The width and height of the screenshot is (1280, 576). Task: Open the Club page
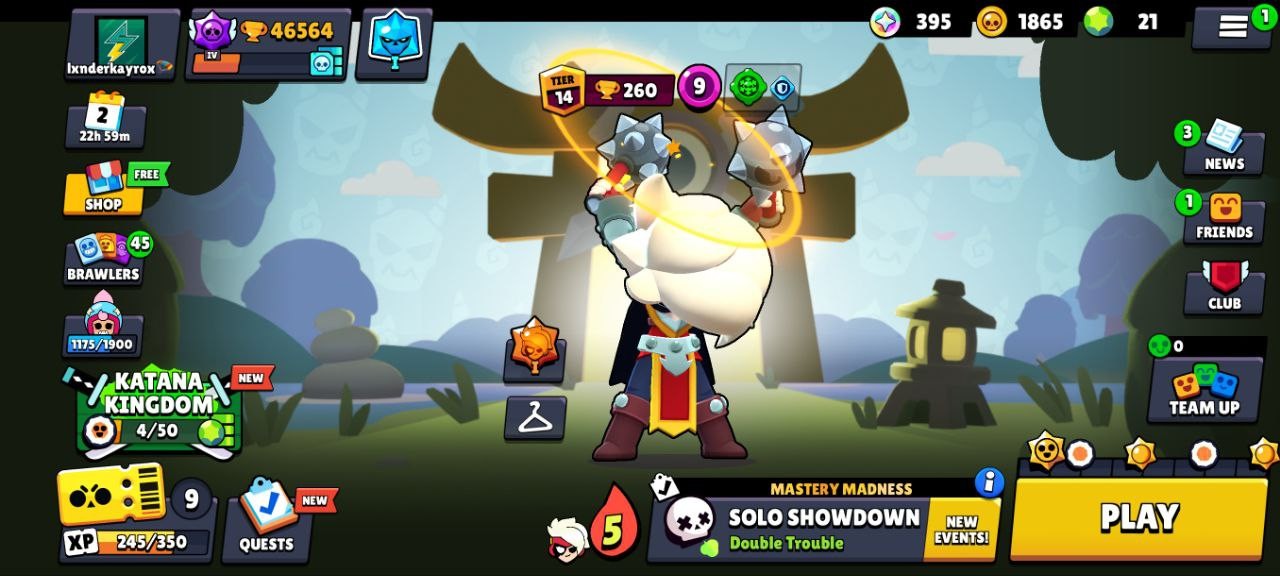pos(1224,287)
